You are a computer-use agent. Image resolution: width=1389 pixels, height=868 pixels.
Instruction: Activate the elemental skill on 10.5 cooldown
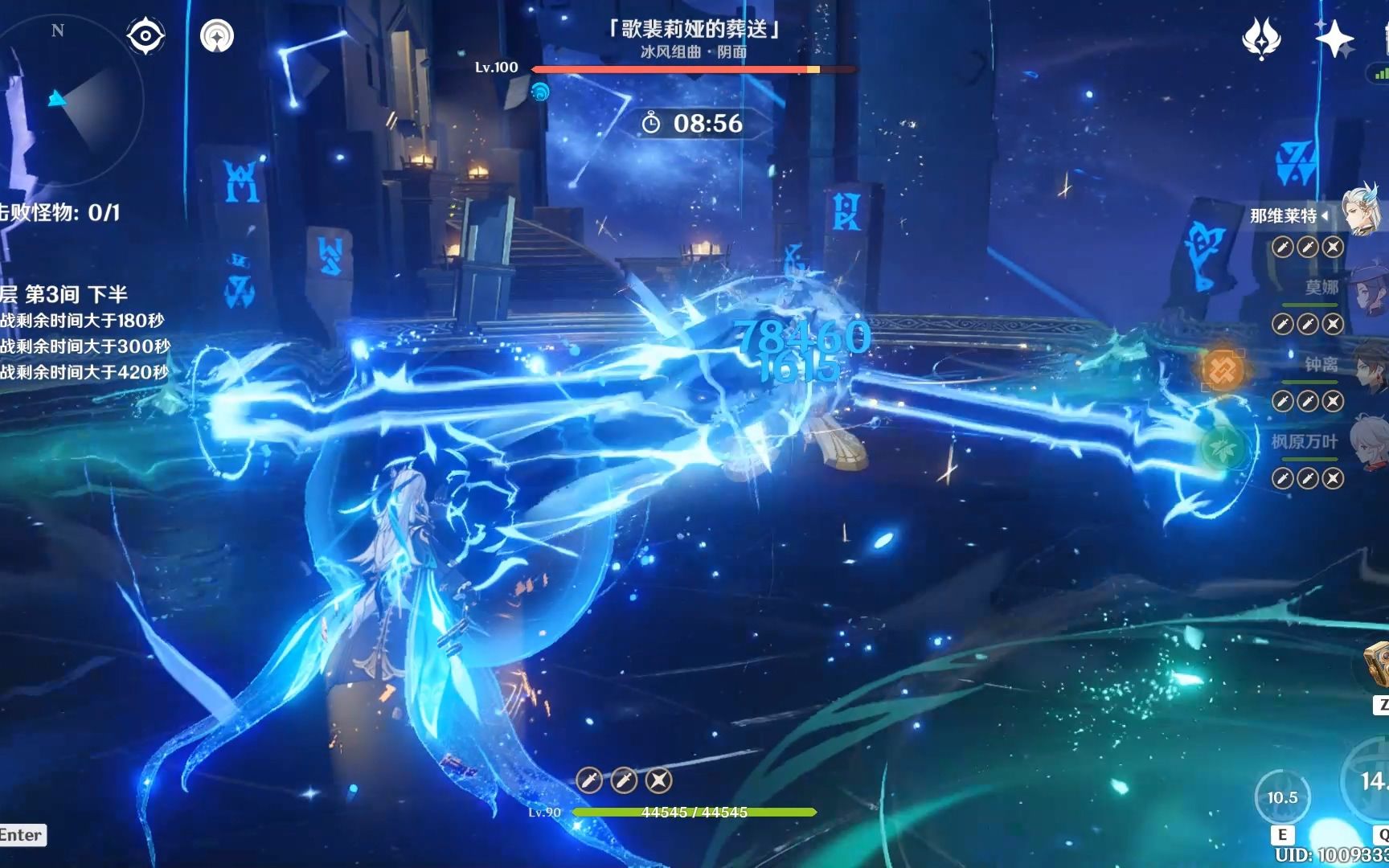point(1282,797)
